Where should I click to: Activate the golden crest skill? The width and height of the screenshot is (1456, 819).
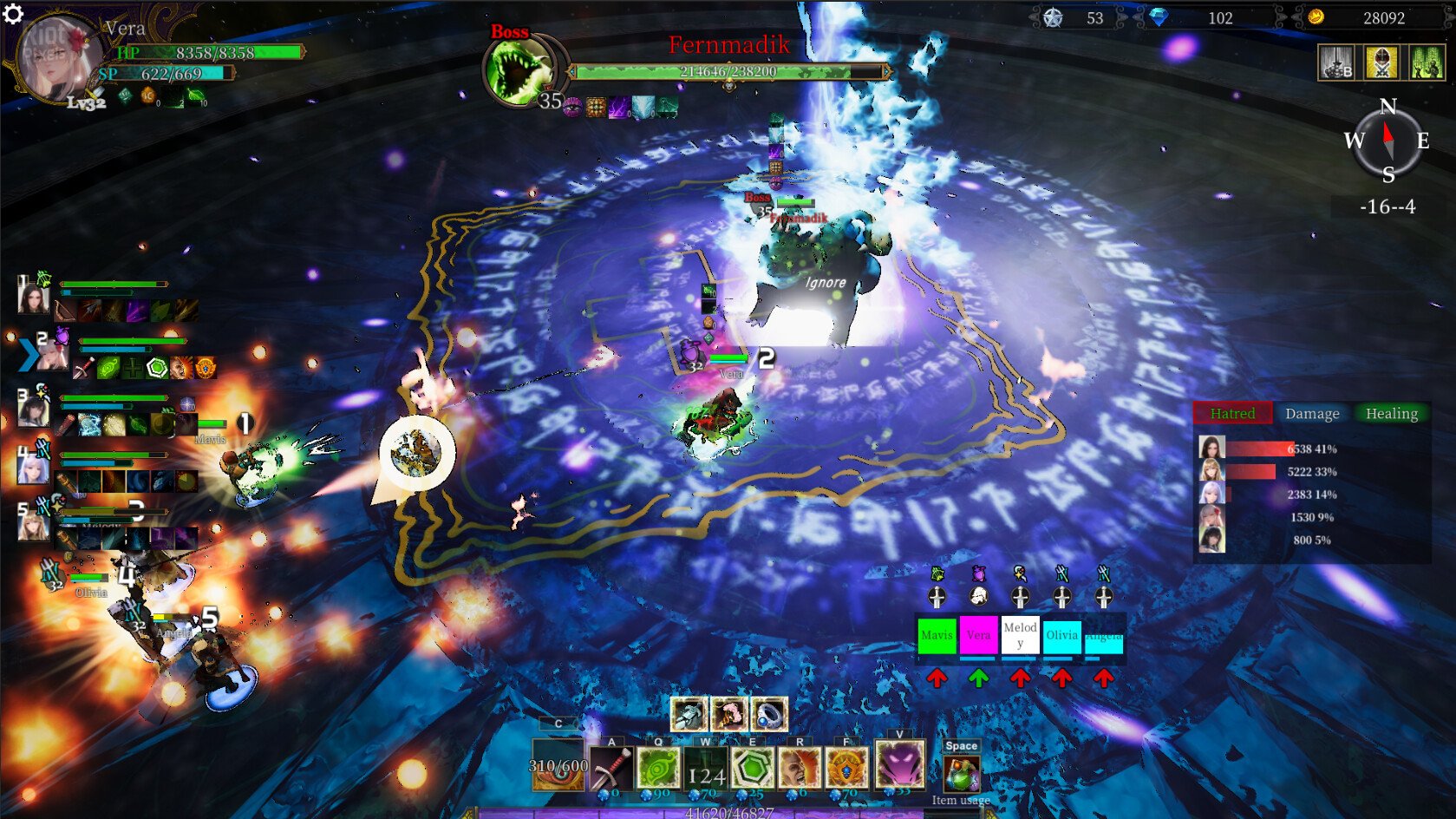pyautogui.click(x=846, y=769)
